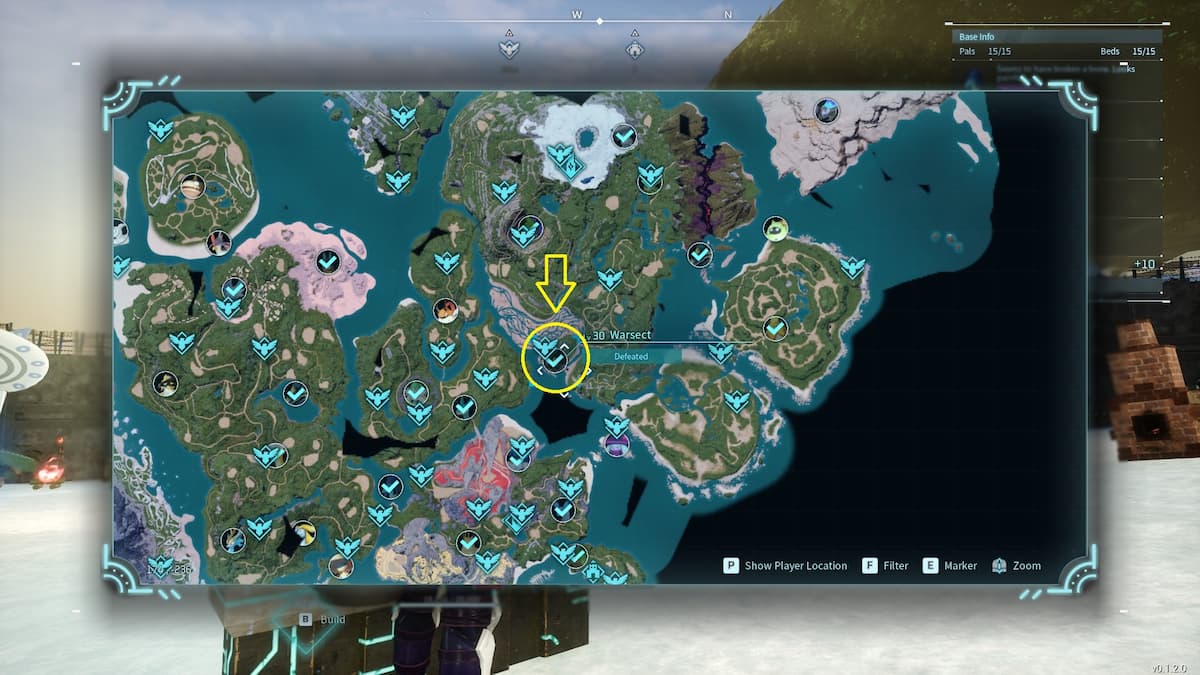Select the boss portrait in the white northeast region
Viewport: 1200px width, 675px height.
tap(826, 110)
